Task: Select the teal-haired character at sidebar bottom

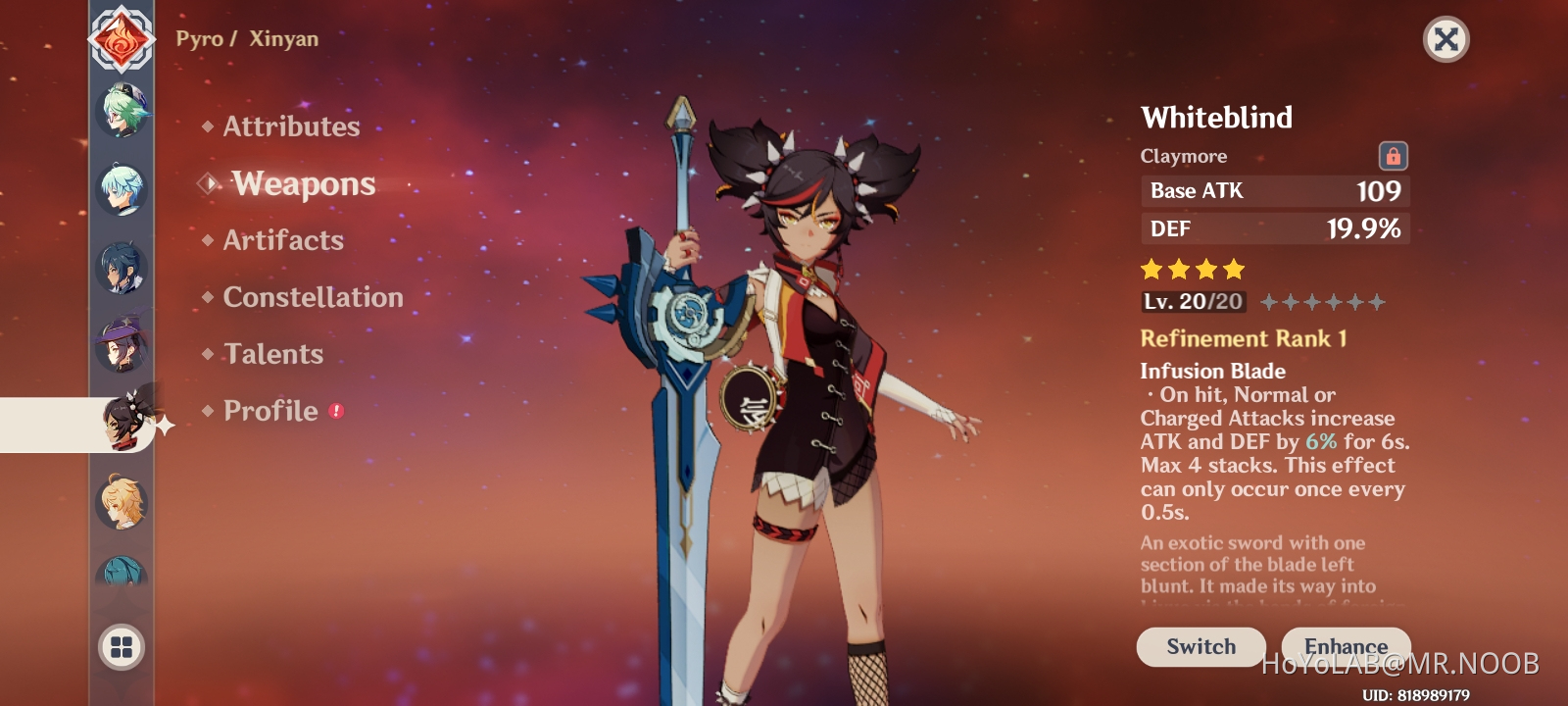Action: (120, 566)
